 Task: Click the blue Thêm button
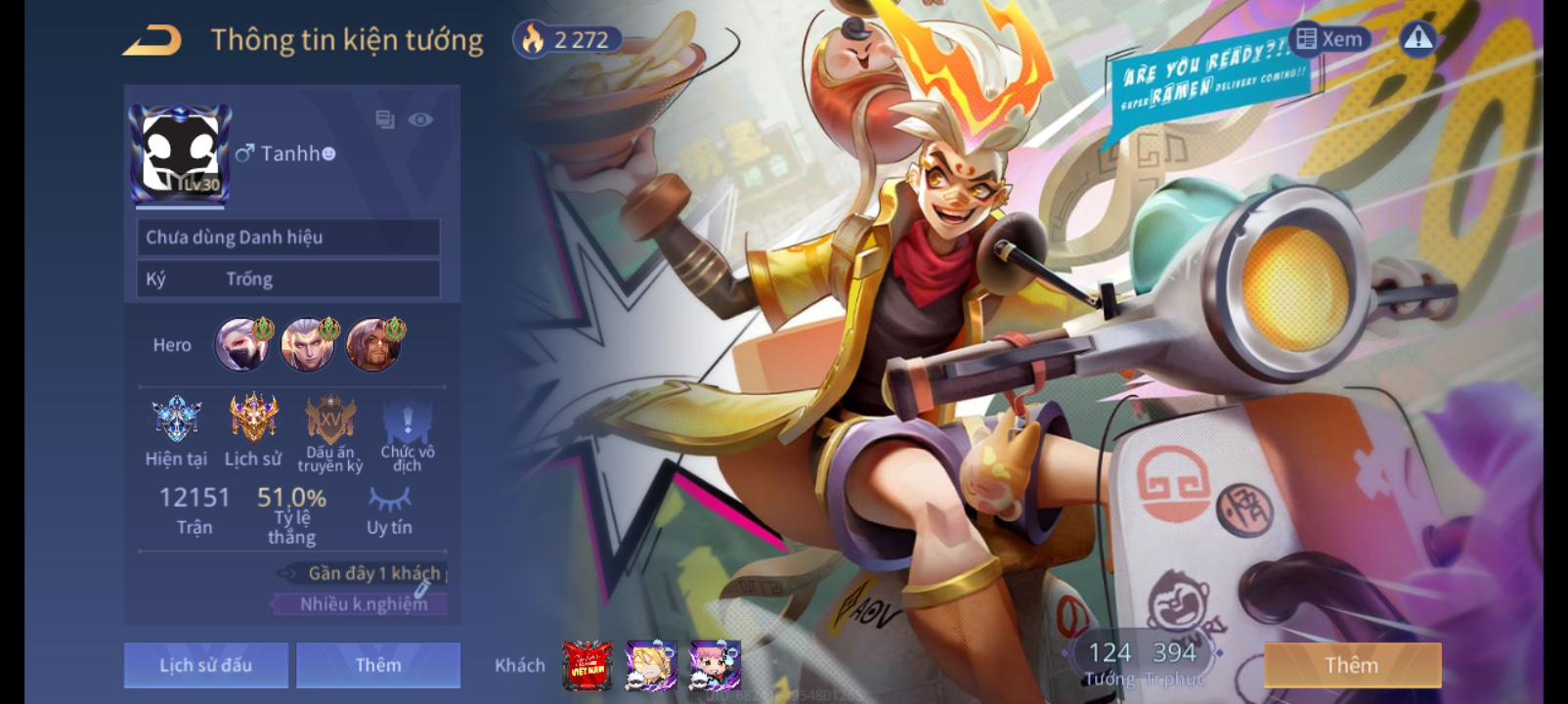378,665
